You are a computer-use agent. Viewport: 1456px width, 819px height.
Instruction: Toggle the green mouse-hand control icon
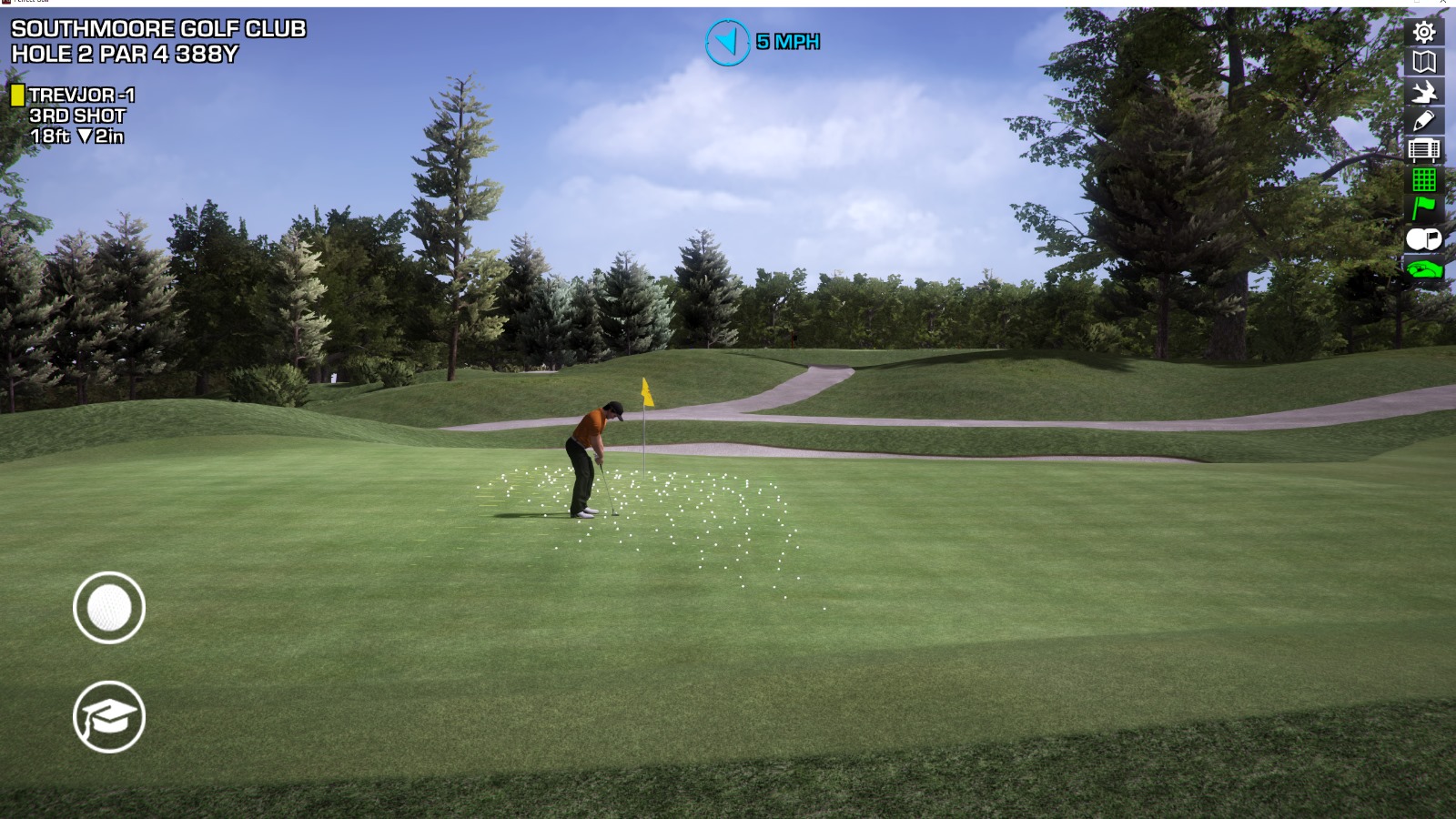[1424, 268]
